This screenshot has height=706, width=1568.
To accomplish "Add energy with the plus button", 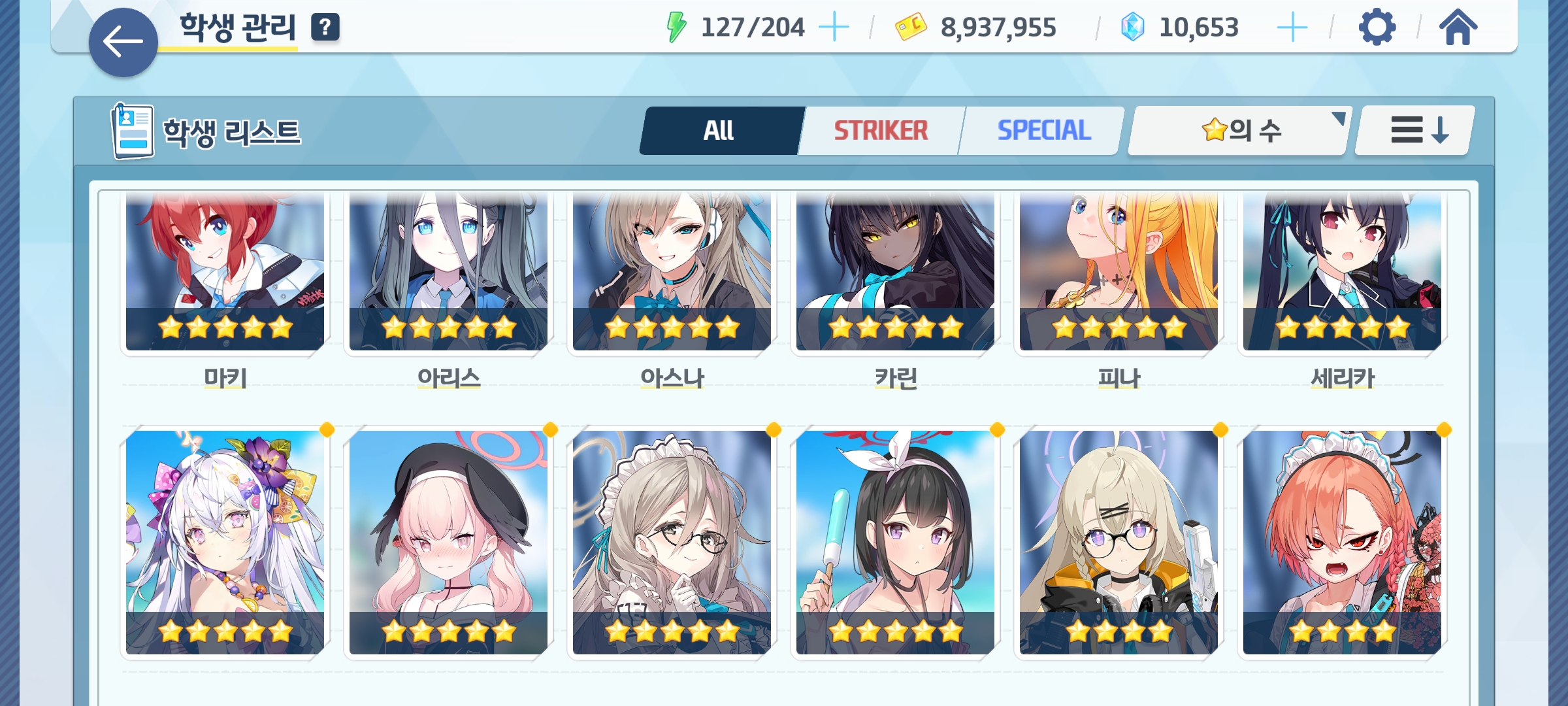I will point(834,27).
